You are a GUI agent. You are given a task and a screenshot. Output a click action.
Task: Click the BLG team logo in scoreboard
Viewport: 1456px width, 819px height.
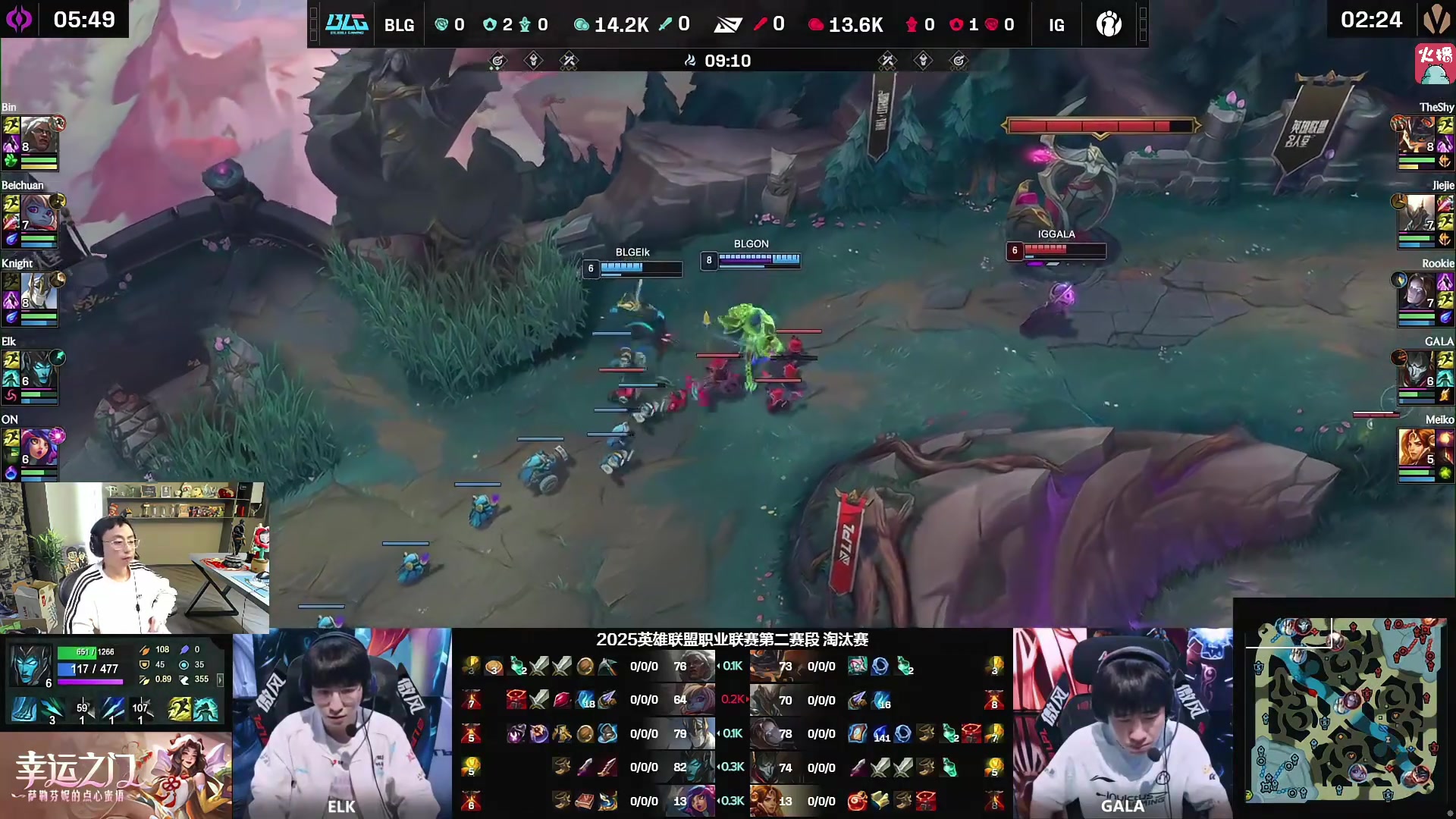[347, 24]
